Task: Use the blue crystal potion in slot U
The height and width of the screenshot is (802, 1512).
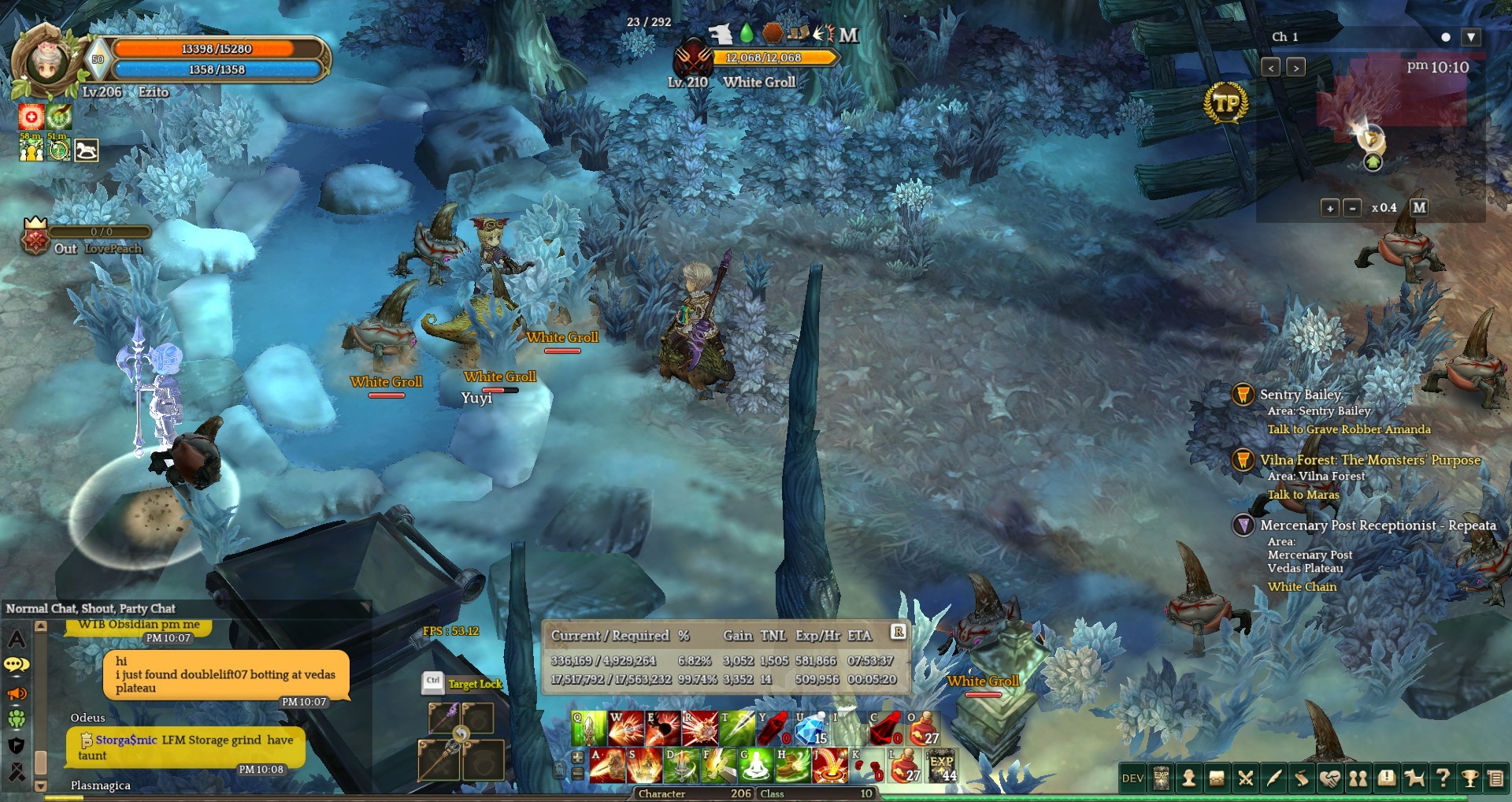Action: coord(810,728)
